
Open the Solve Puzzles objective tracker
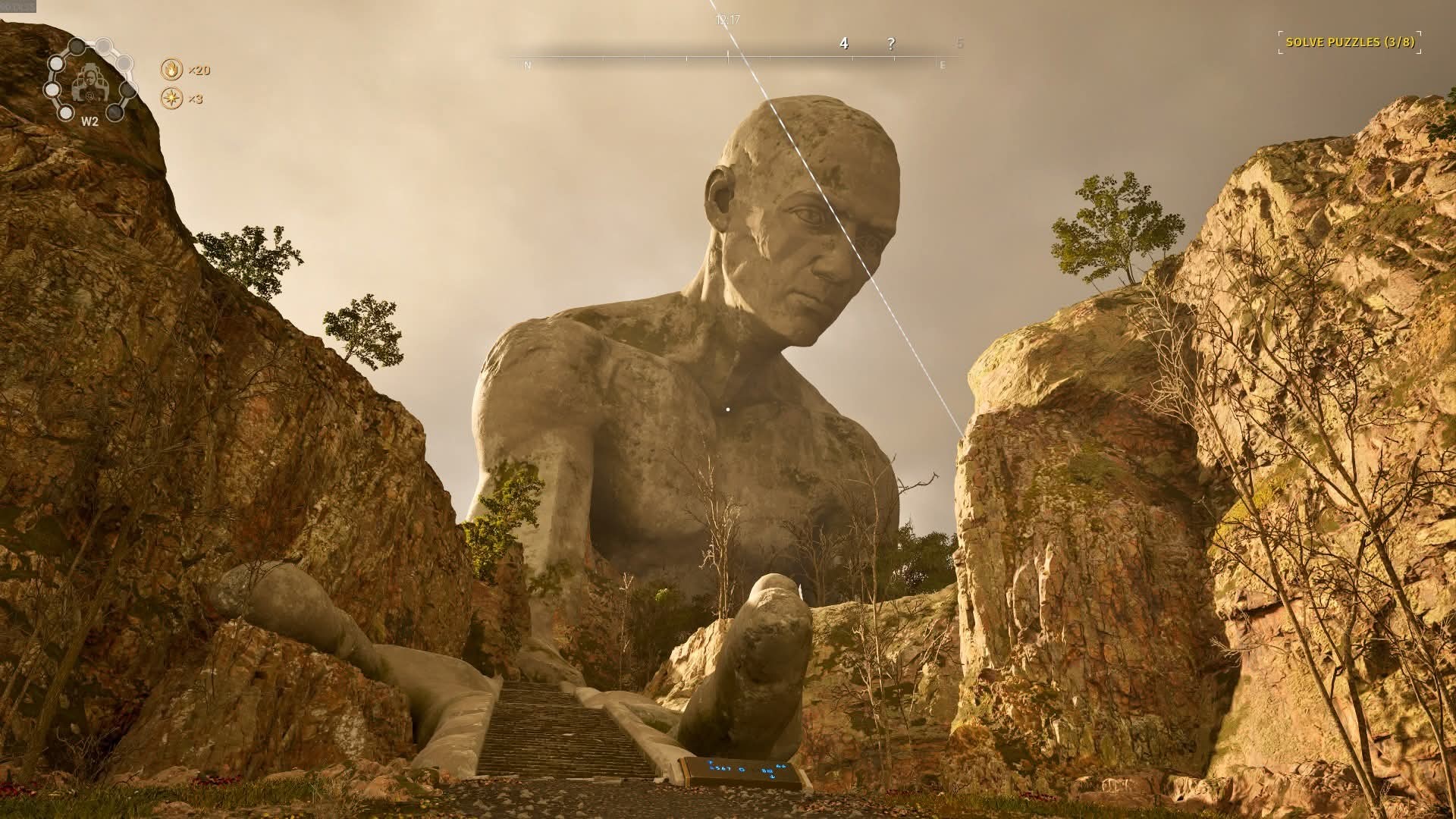pos(1350,42)
